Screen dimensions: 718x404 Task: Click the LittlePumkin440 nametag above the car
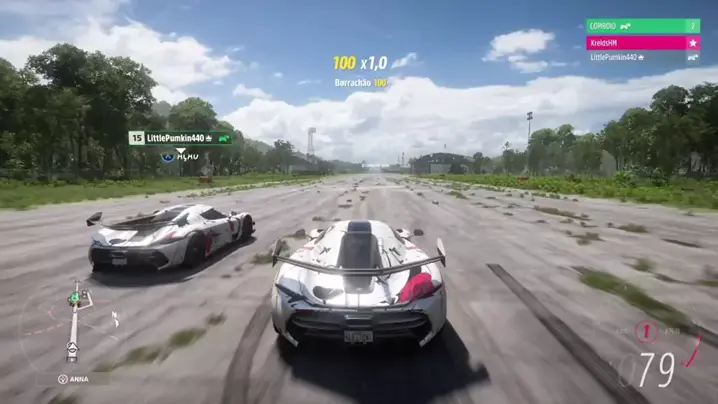click(181, 138)
